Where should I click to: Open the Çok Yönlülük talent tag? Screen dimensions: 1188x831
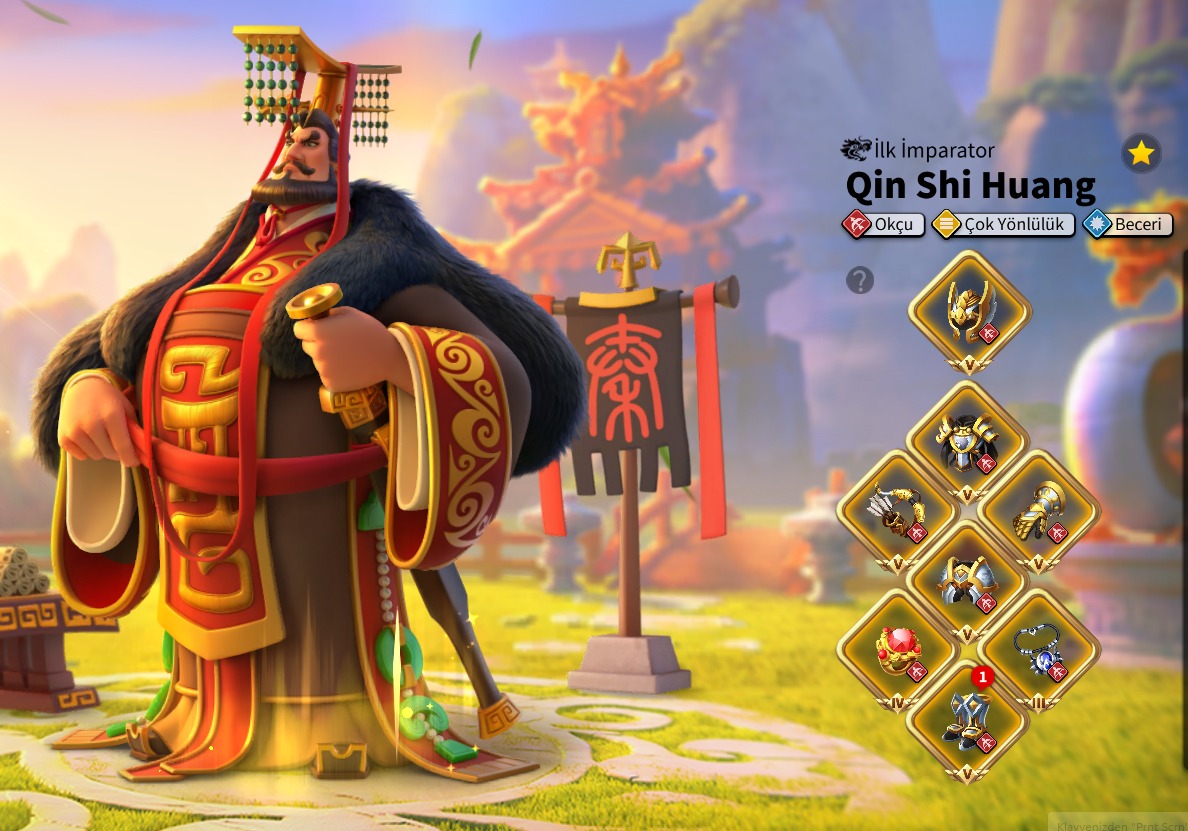(x=1004, y=224)
